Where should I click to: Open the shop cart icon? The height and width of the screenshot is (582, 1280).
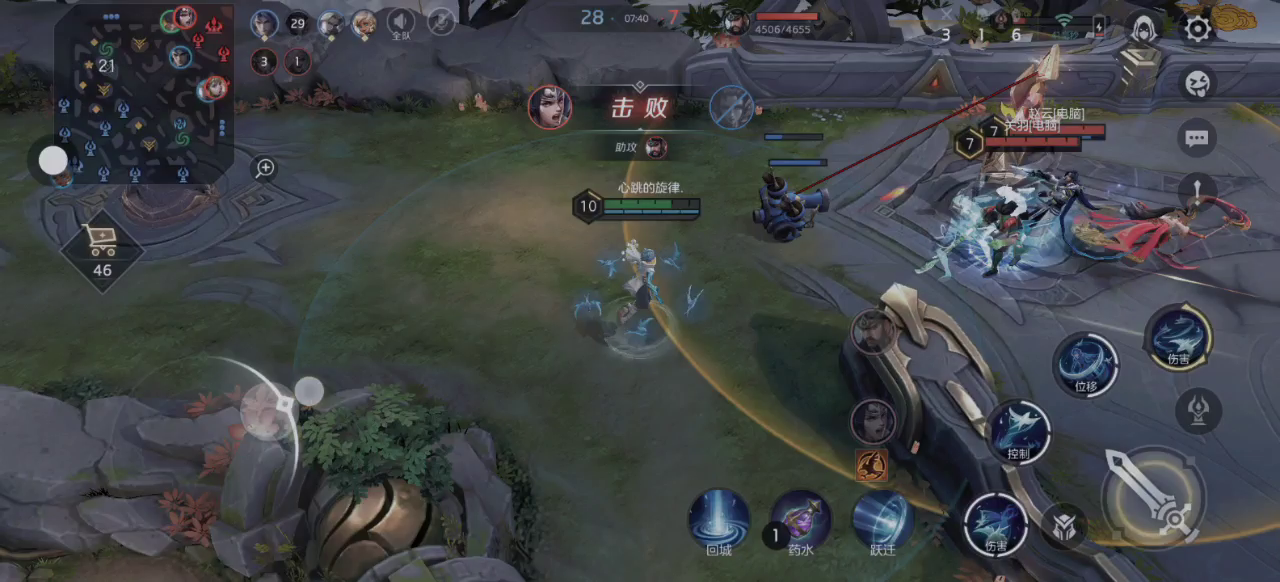(102, 243)
